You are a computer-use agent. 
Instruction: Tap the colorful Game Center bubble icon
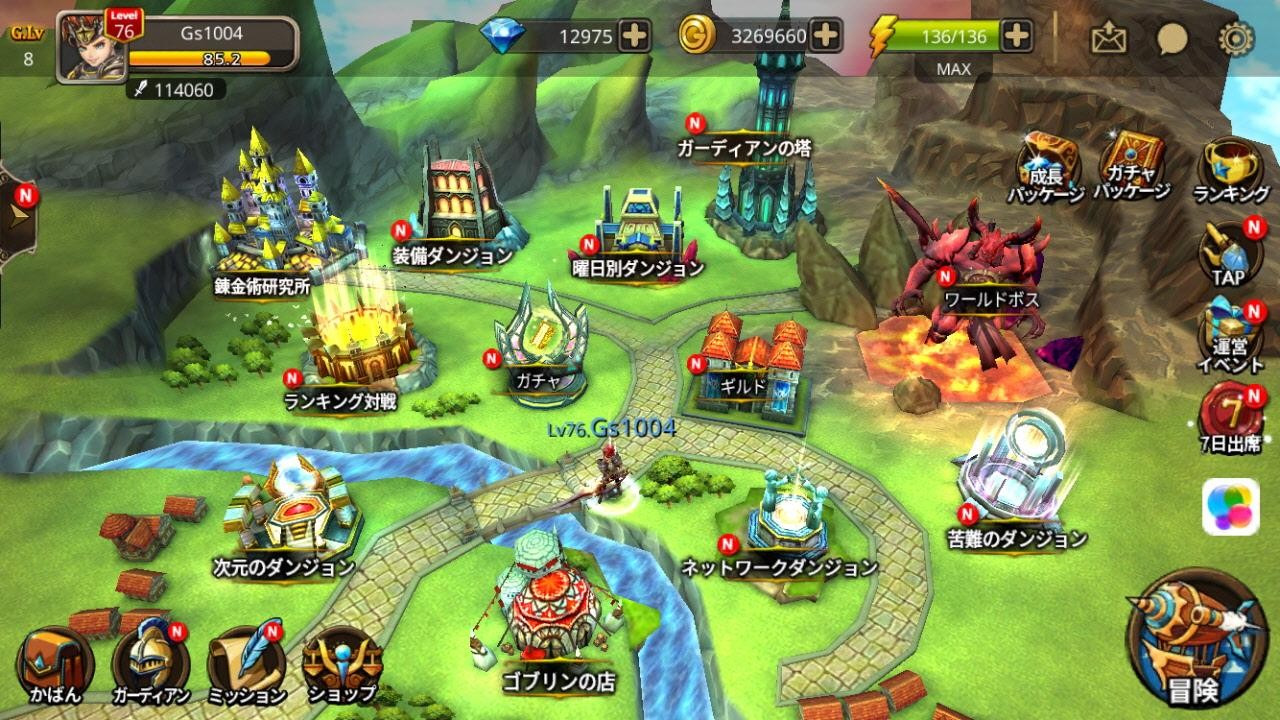(x=1230, y=506)
